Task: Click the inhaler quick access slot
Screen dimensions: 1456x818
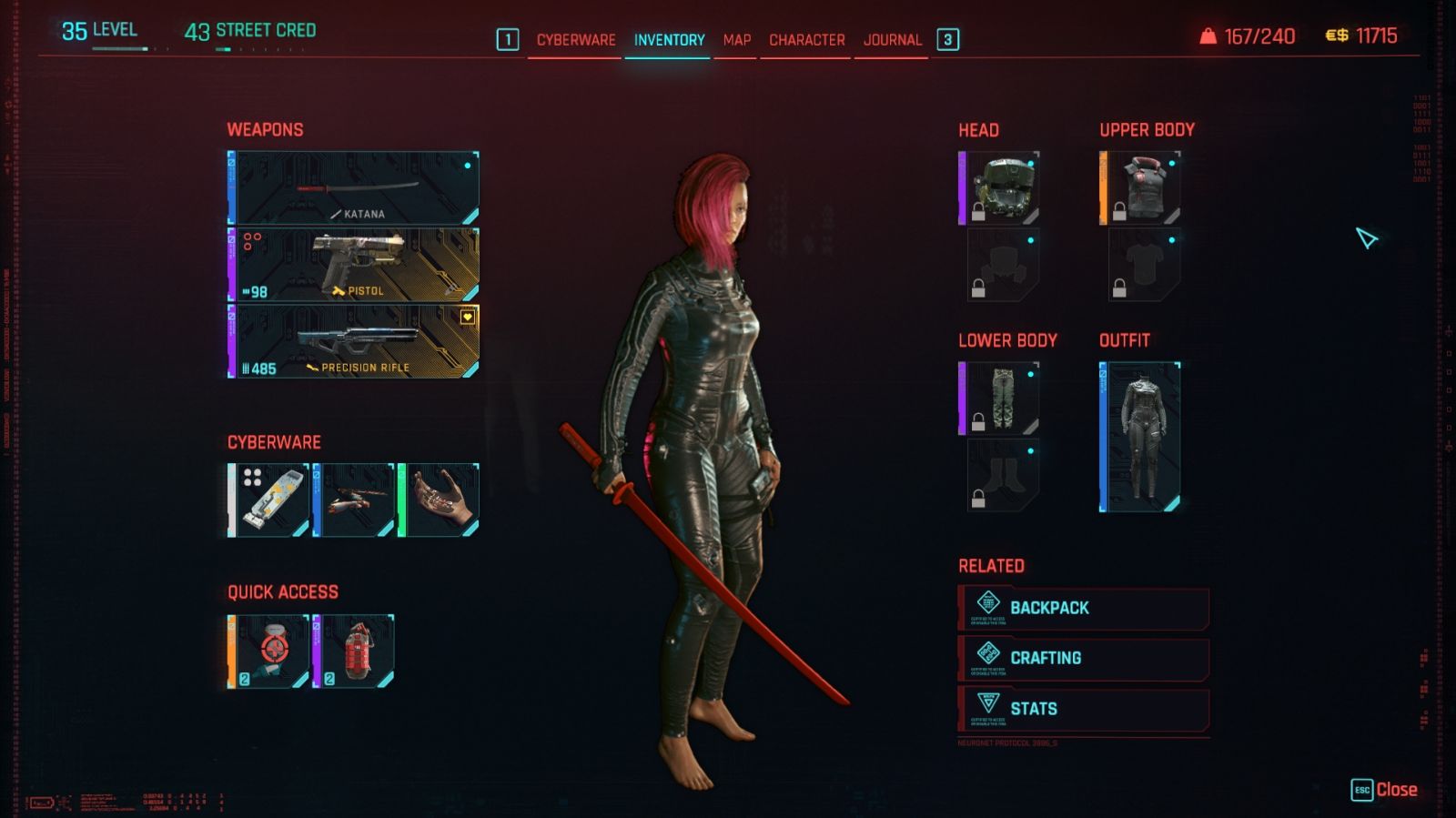Action: [x=268, y=651]
